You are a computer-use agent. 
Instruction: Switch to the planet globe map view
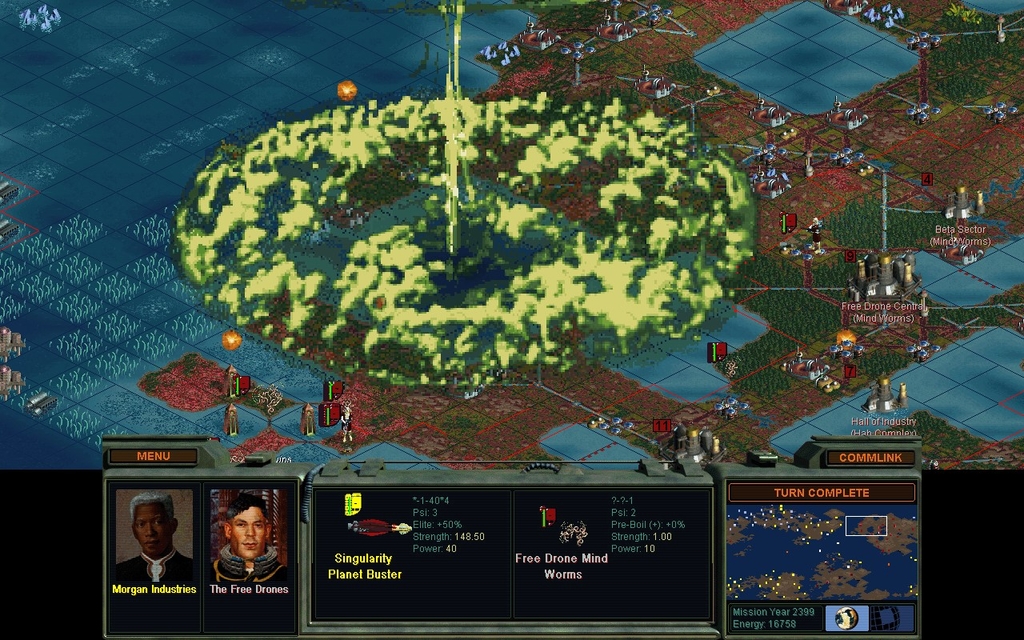(x=845, y=617)
